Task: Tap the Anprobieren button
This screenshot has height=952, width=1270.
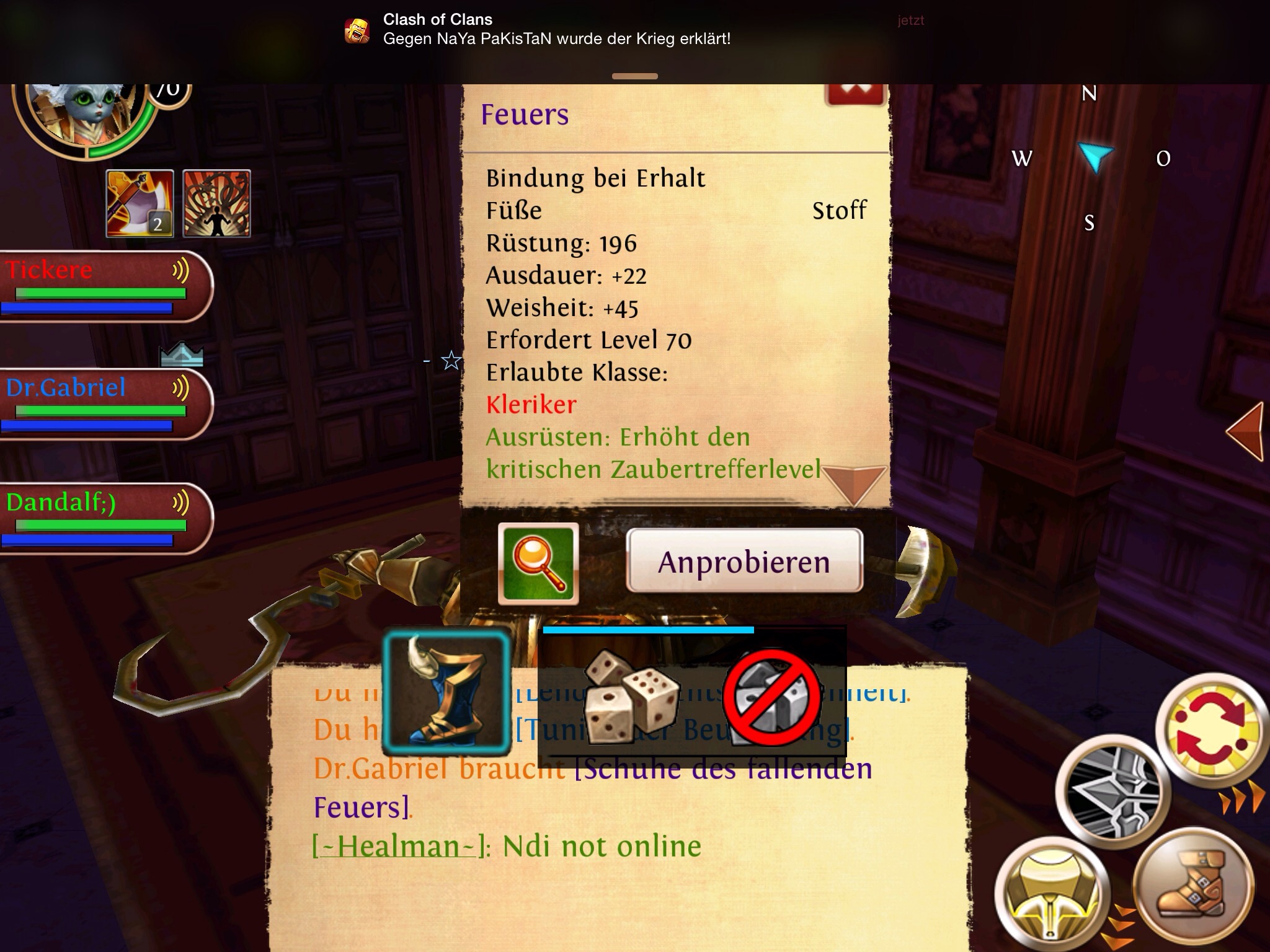Action: [744, 561]
